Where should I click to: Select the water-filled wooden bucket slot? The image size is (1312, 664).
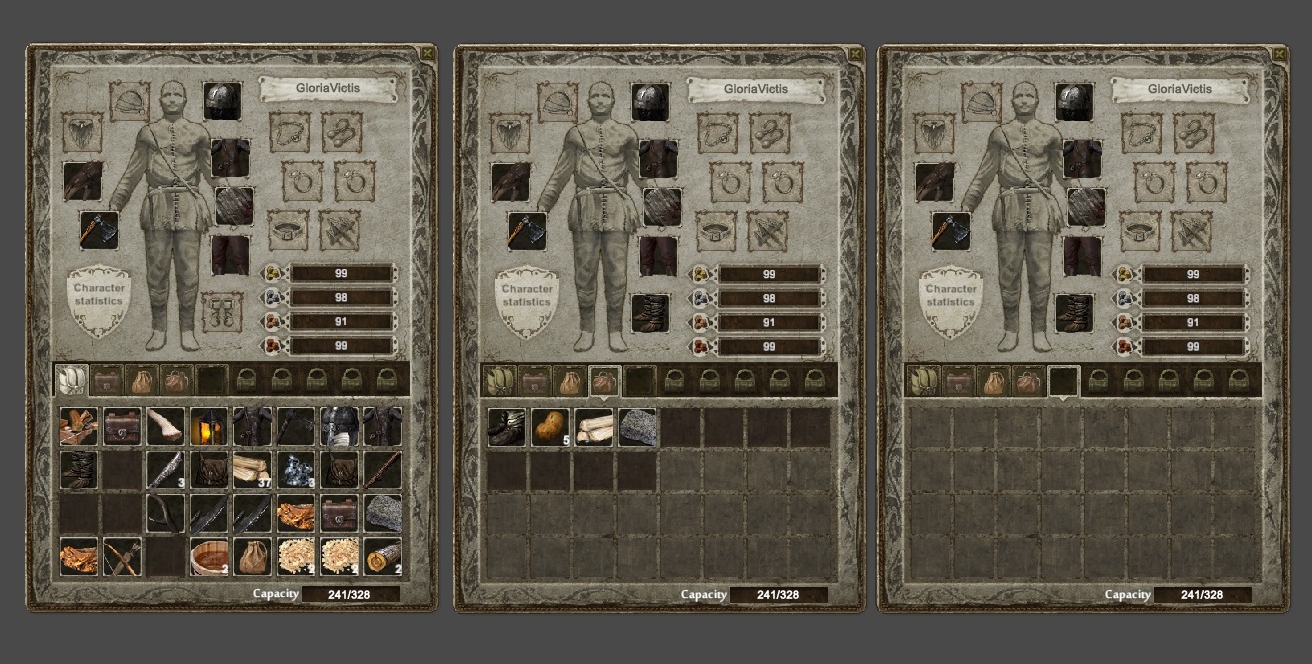[209, 556]
